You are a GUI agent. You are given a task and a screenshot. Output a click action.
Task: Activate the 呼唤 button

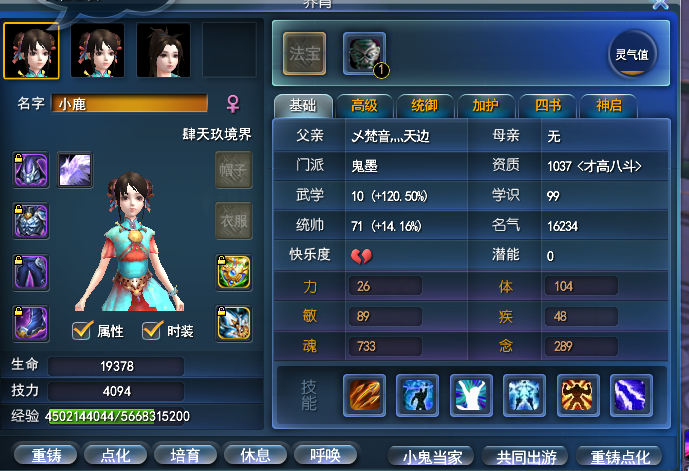[326, 455]
